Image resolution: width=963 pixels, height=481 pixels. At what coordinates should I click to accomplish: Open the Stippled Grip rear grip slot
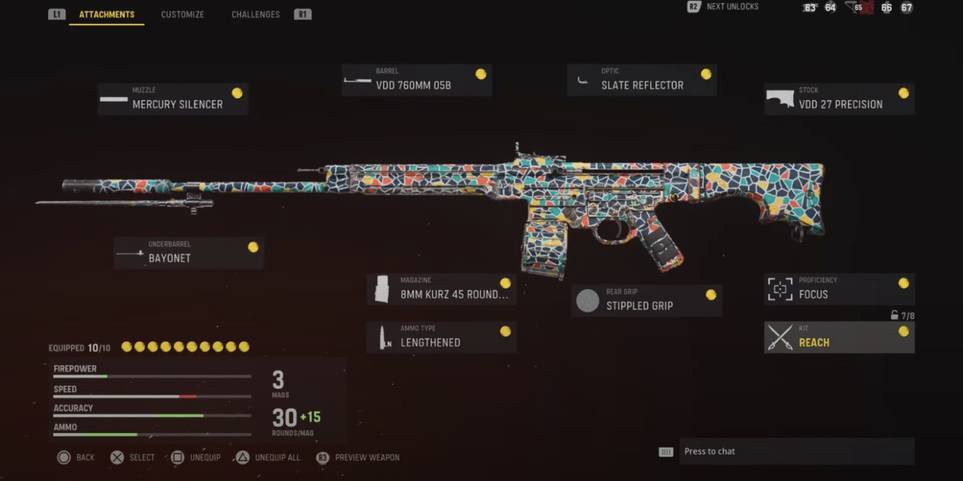(646, 300)
